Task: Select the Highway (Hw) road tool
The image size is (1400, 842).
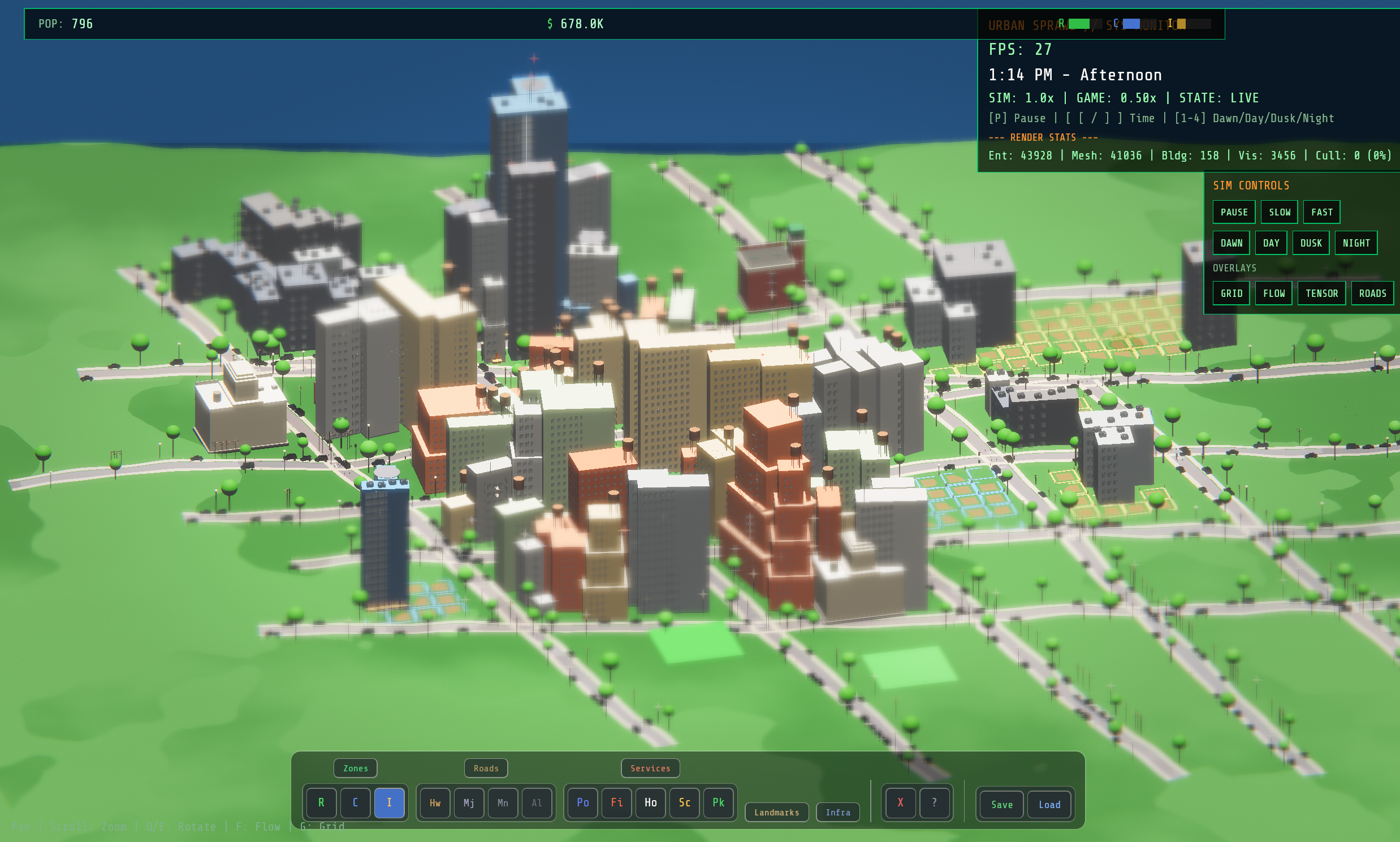Action: point(434,803)
